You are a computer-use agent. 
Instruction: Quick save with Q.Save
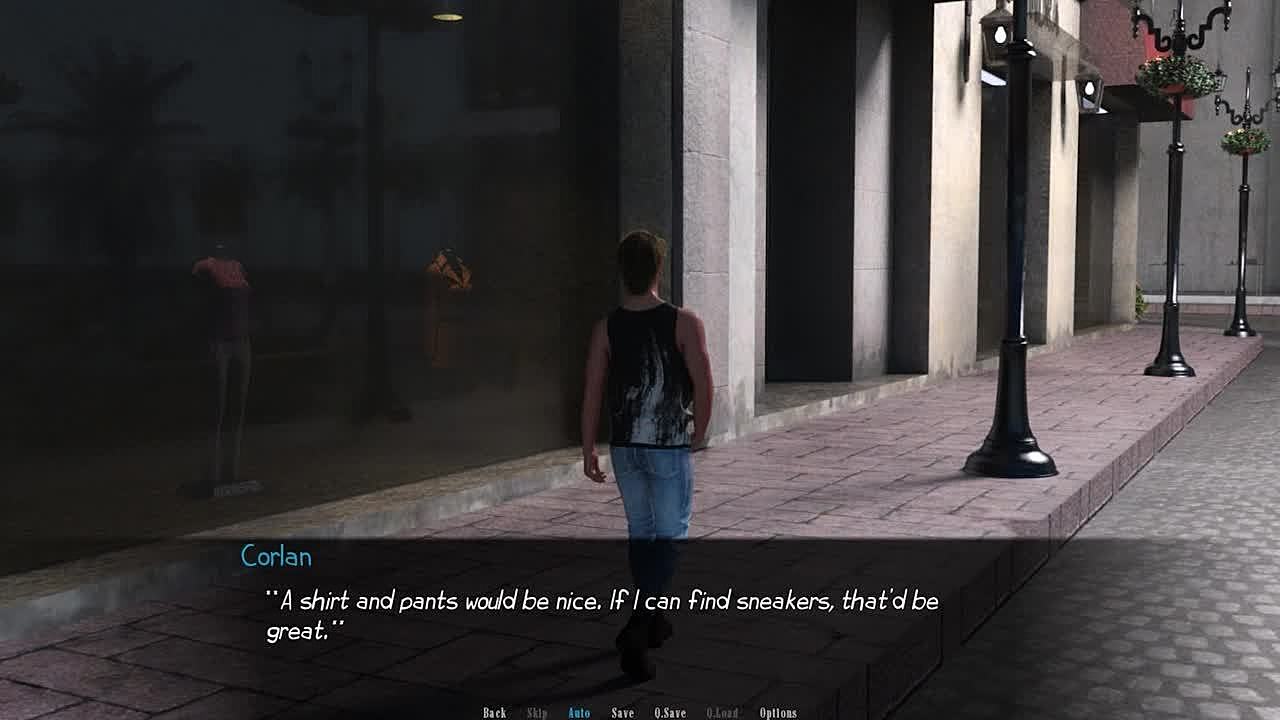click(x=670, y=713)
